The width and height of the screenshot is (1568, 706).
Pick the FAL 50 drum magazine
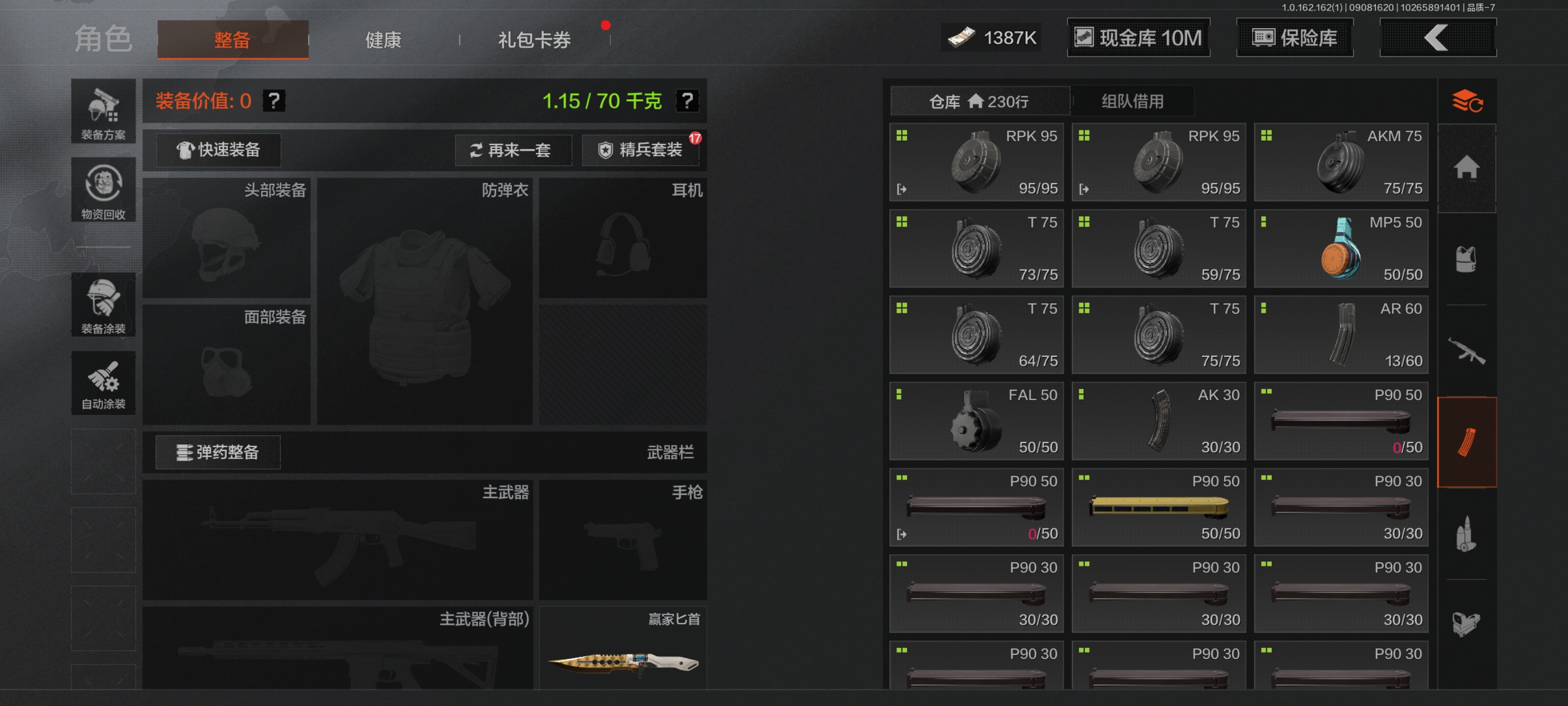pyautogui.click(x=976, y=421)
